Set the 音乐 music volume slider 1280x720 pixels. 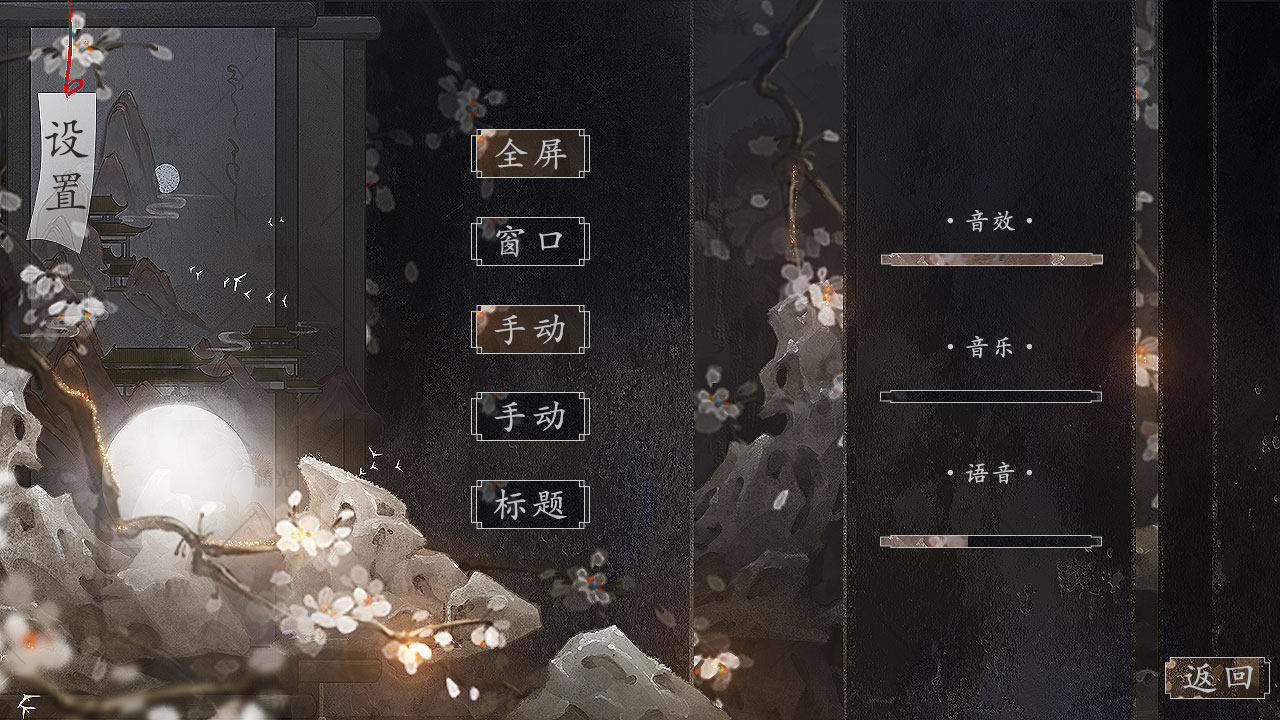click(991, 396)
